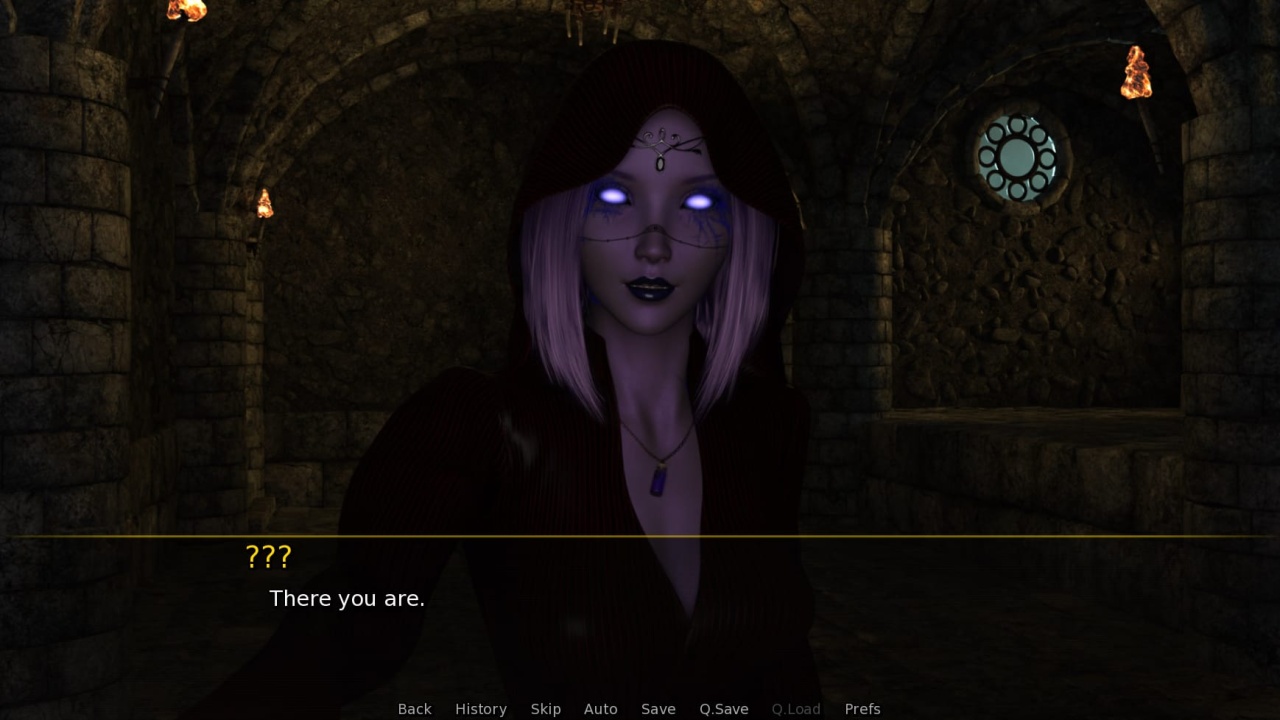Open the dialogue History log

coord(481,709)
